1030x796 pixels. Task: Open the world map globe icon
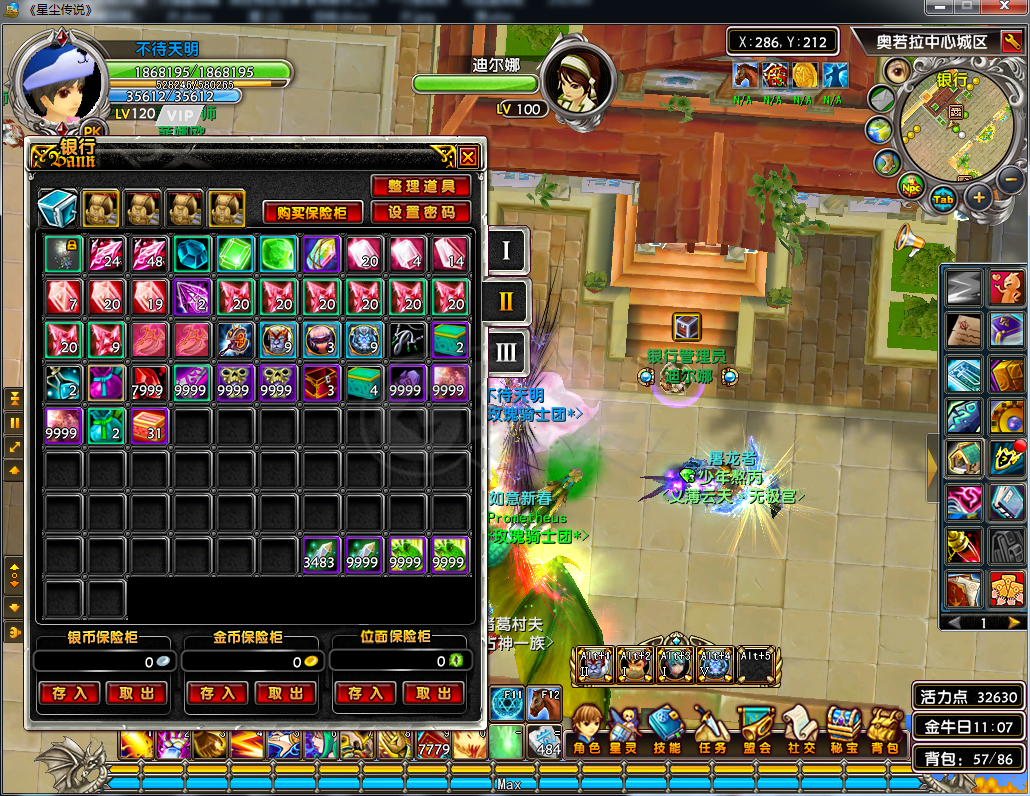pos(880,131)
